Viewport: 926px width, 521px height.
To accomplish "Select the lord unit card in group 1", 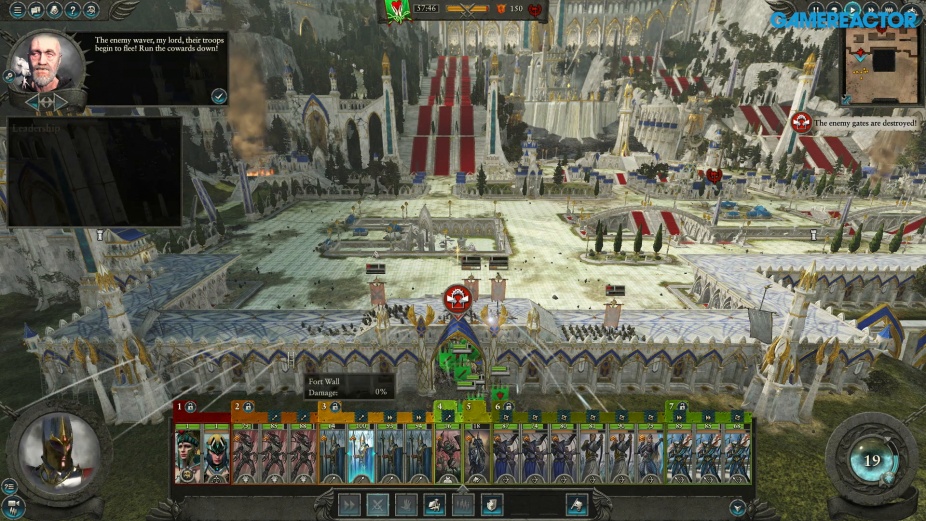I will coord(188,454).
